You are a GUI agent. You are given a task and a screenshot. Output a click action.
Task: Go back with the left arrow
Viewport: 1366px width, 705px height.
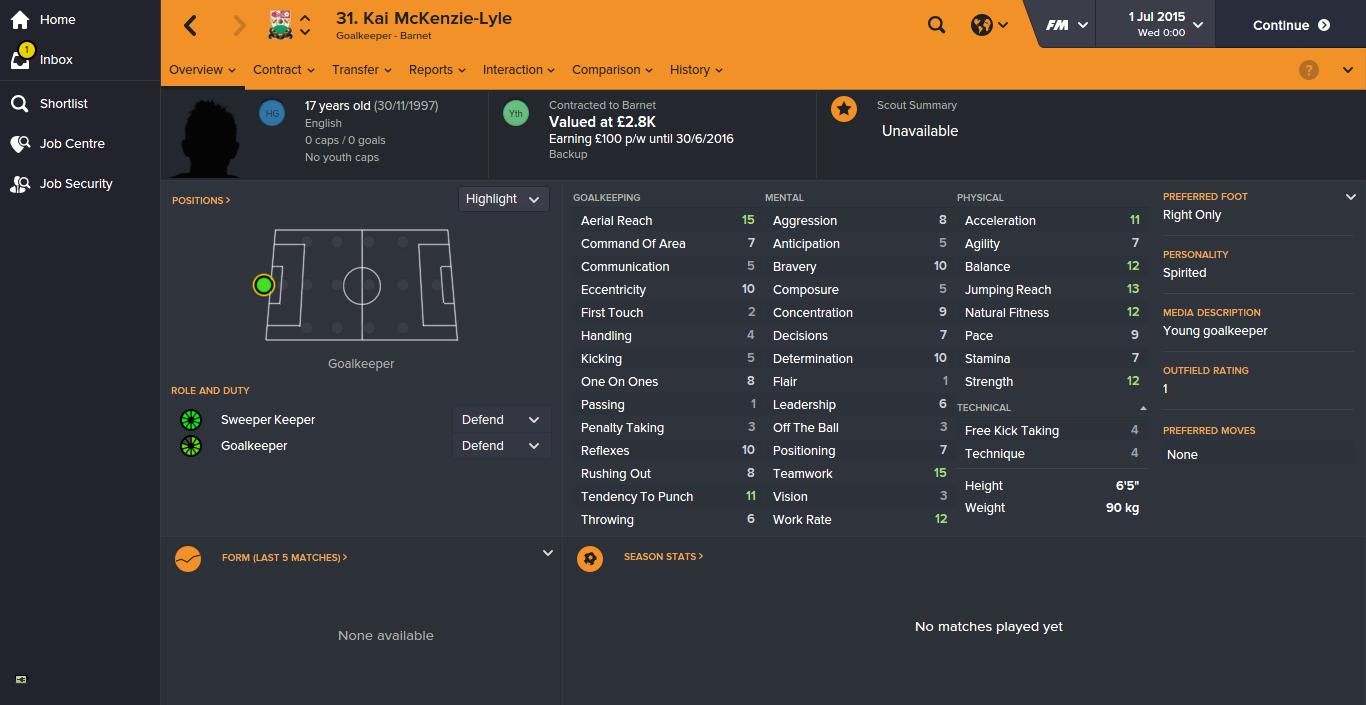tap(191, 26)
